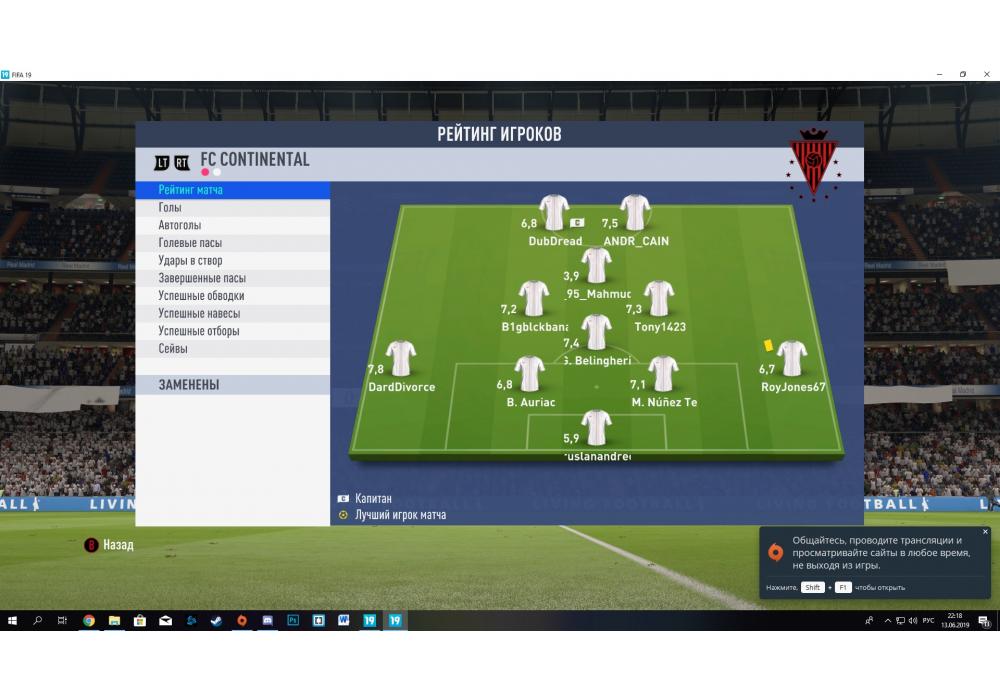Image resolution: width=1000 pixels, height=700 pixels.
Task: Select the Рейтинг матча stat entry
Action: (x=191, y=190)
